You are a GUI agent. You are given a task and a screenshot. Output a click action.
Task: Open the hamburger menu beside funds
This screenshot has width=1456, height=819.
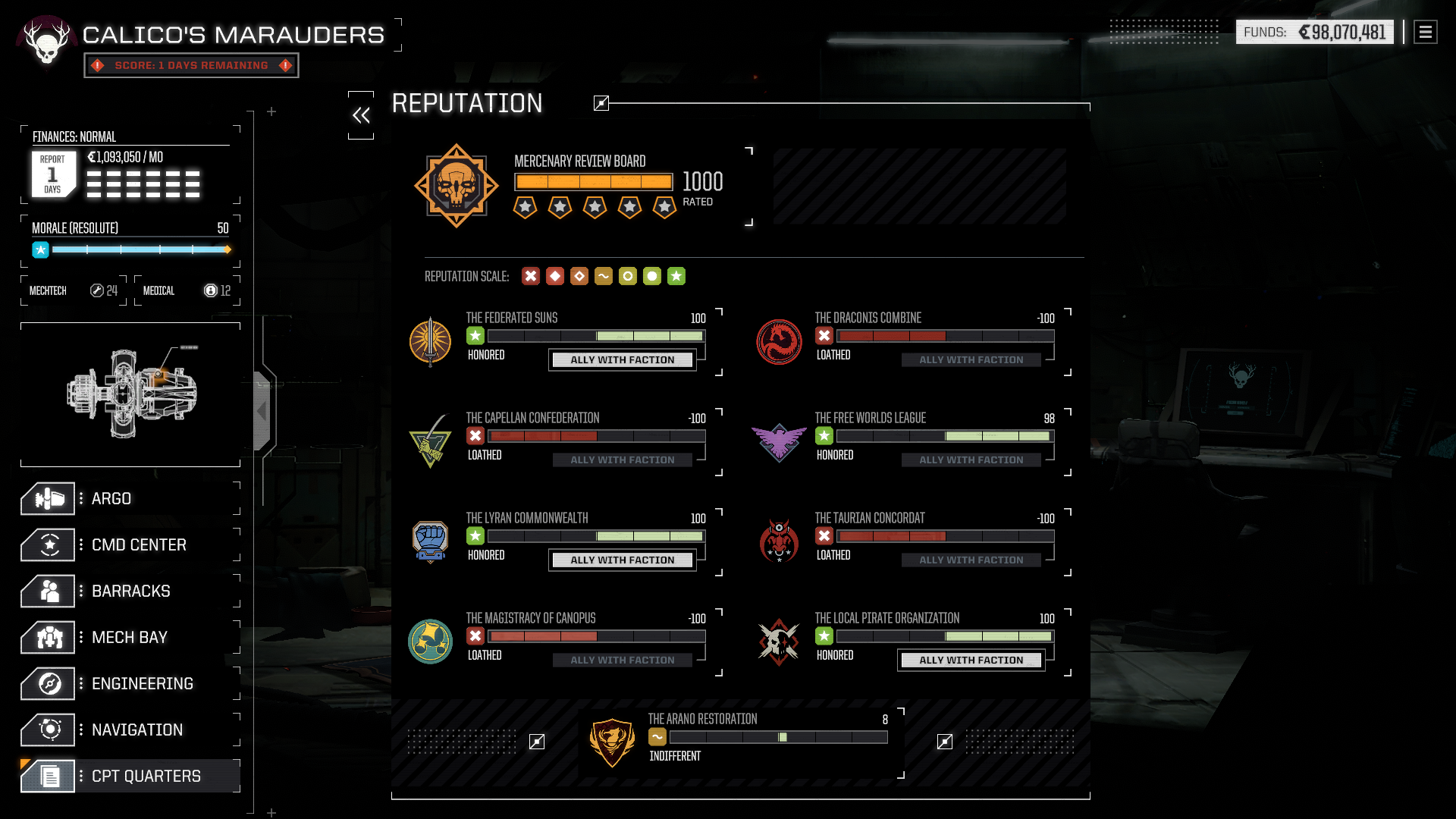pyautogui.click(x=1426, y=33)
